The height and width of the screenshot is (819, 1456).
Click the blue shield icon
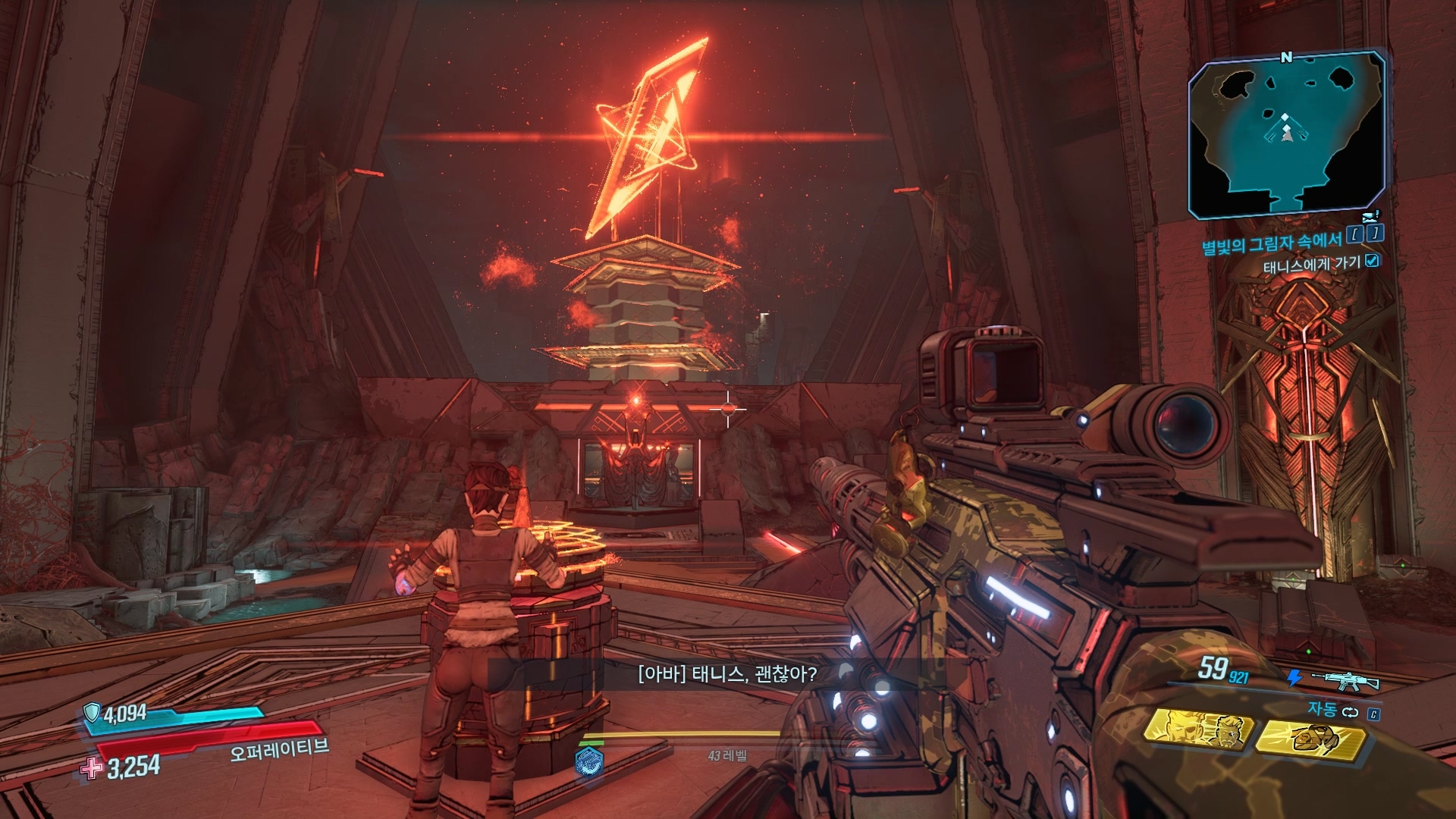coord(92,712)
